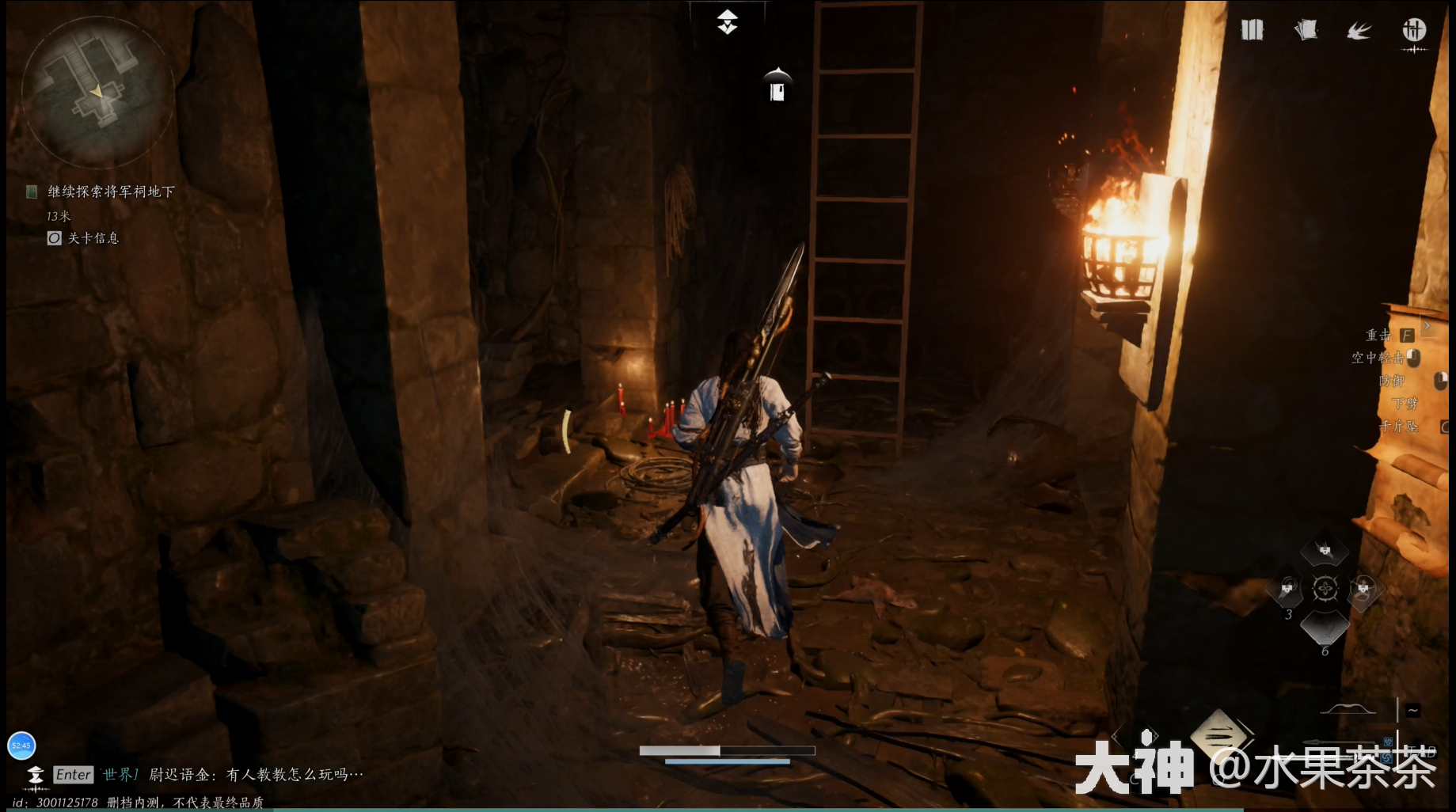Select the quest tracker 继续探索将军祠地下
The image size is (1456, 812).
coord(110,192)
